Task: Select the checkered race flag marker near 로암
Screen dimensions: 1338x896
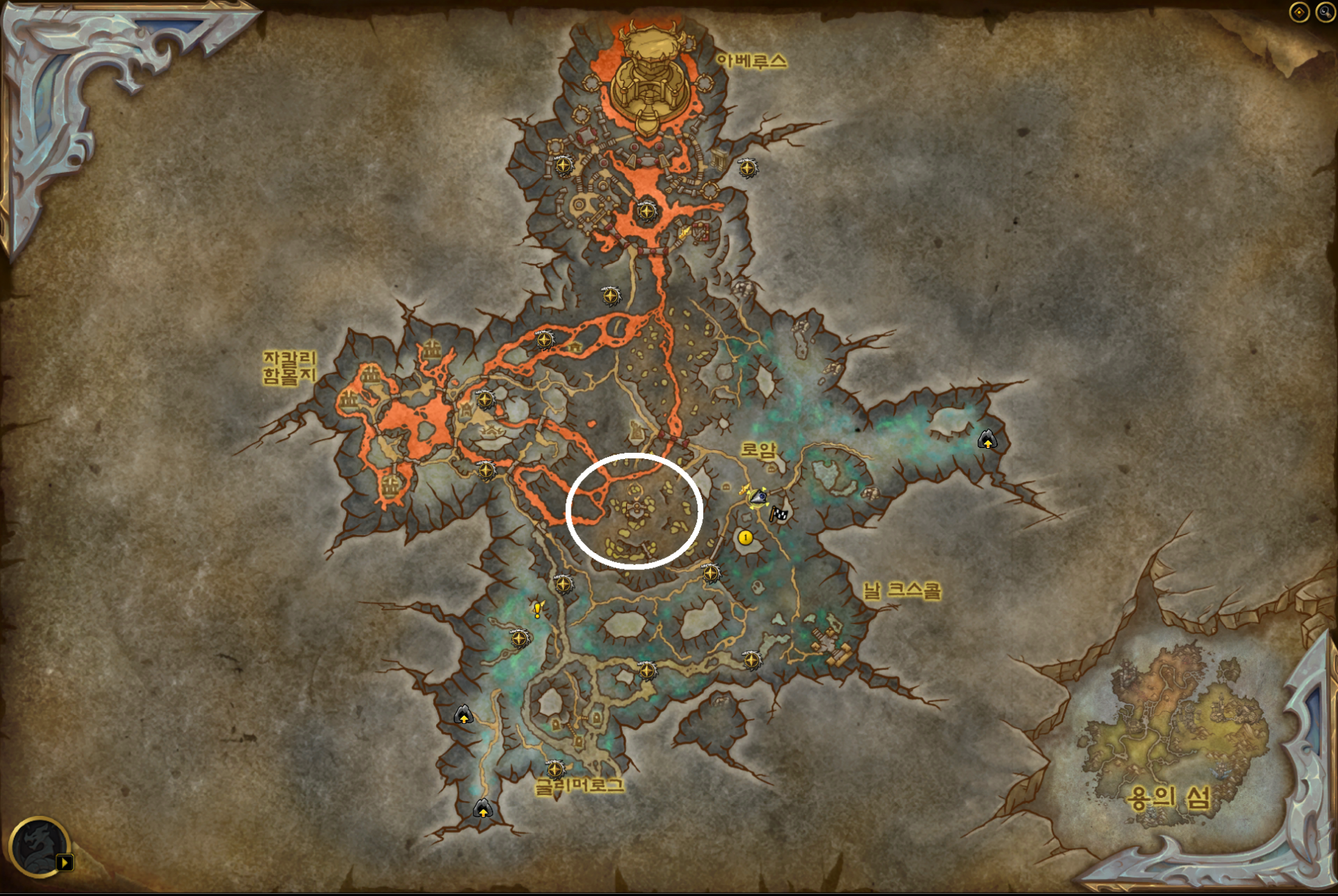Action: (778, 514)
